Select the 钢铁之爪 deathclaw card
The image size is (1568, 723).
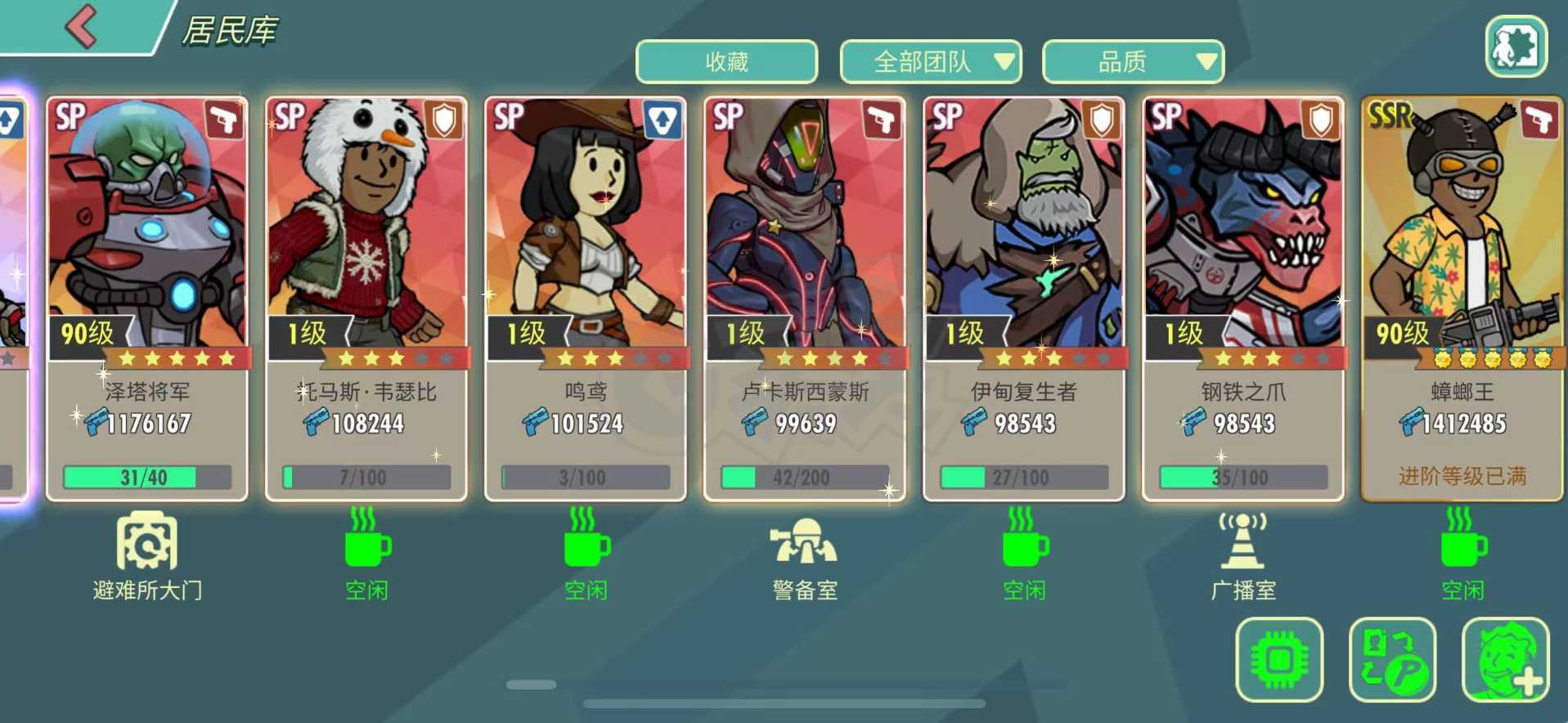[x=1243, y=299]
